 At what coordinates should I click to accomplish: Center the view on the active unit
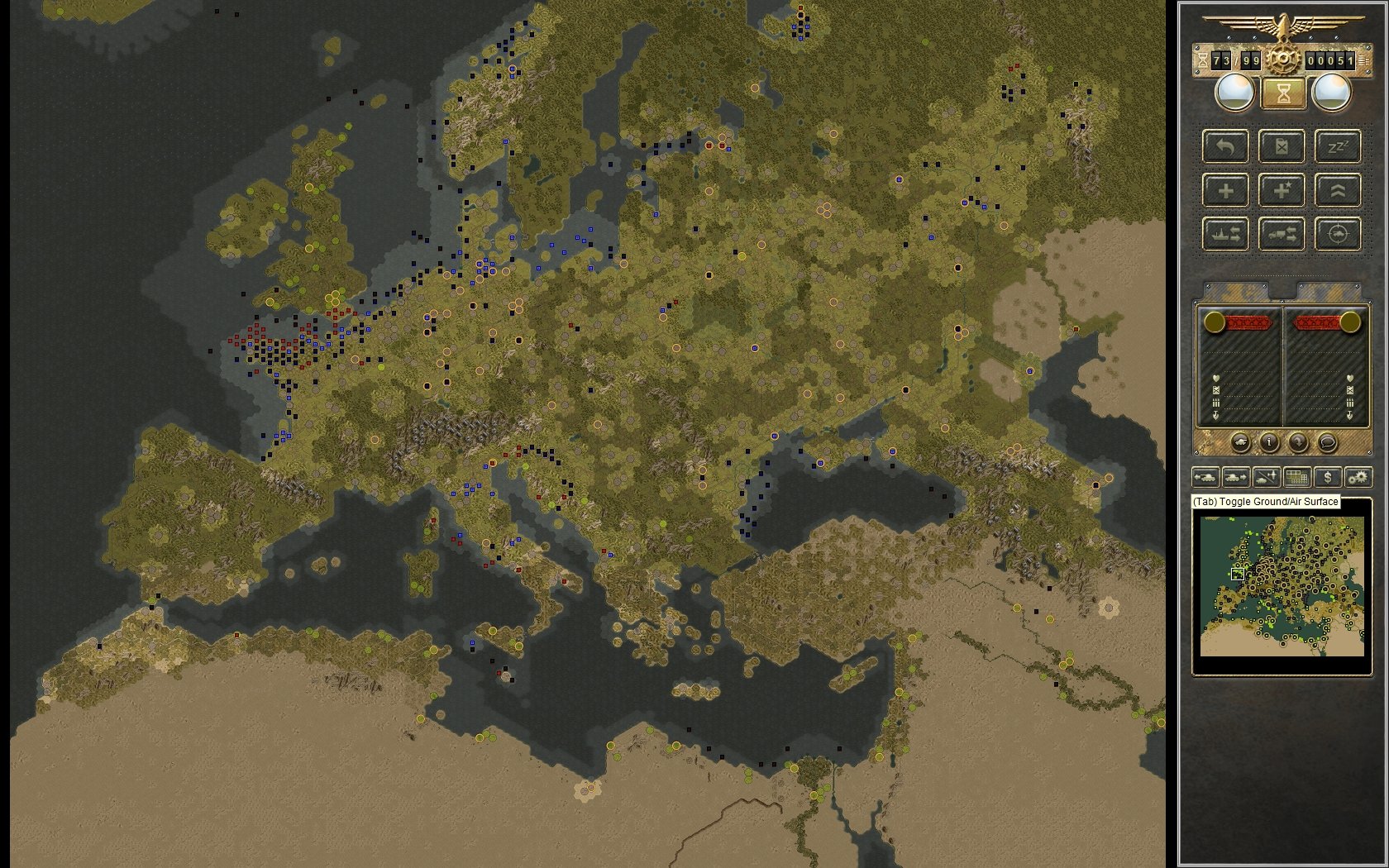point(1339,234)
